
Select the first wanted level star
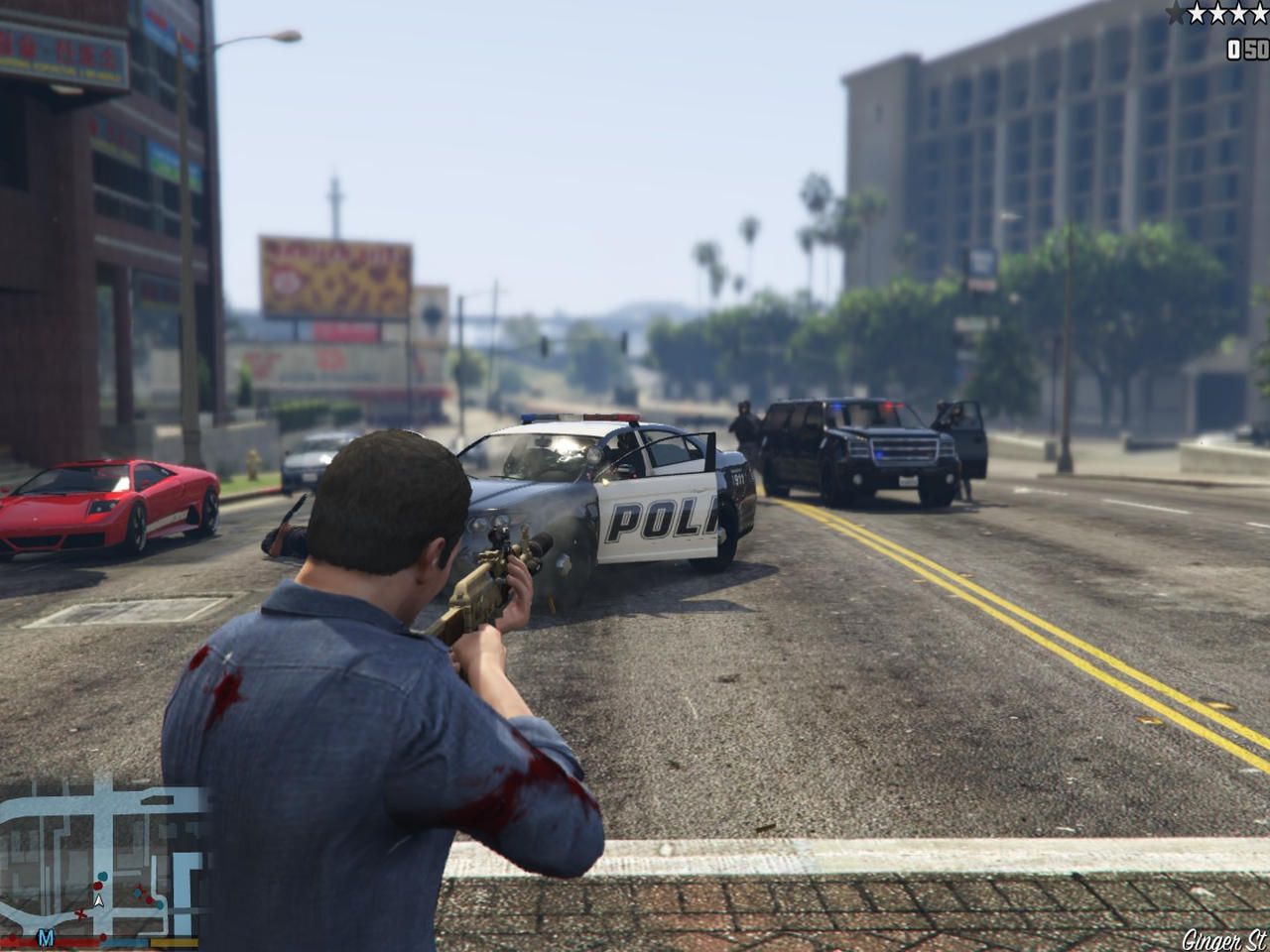[1174, 13]
